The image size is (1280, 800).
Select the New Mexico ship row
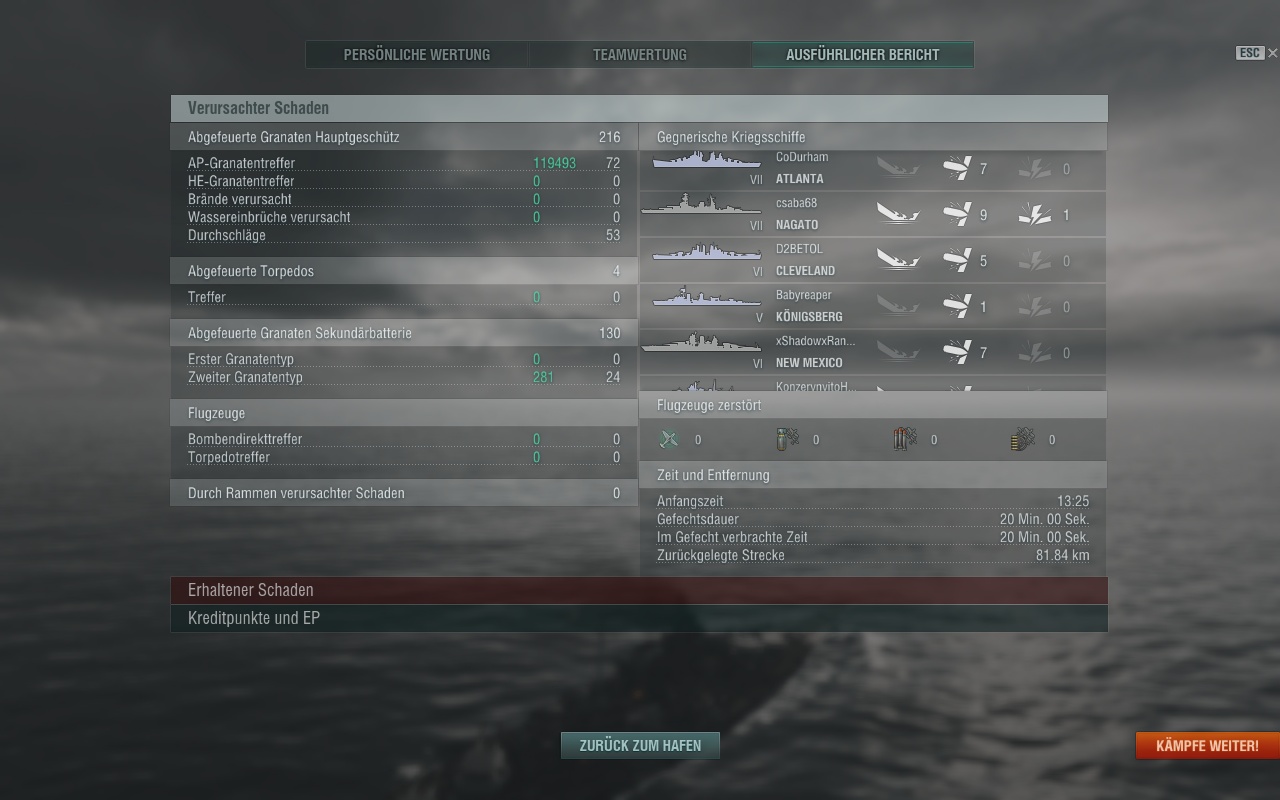coord(872,353)
